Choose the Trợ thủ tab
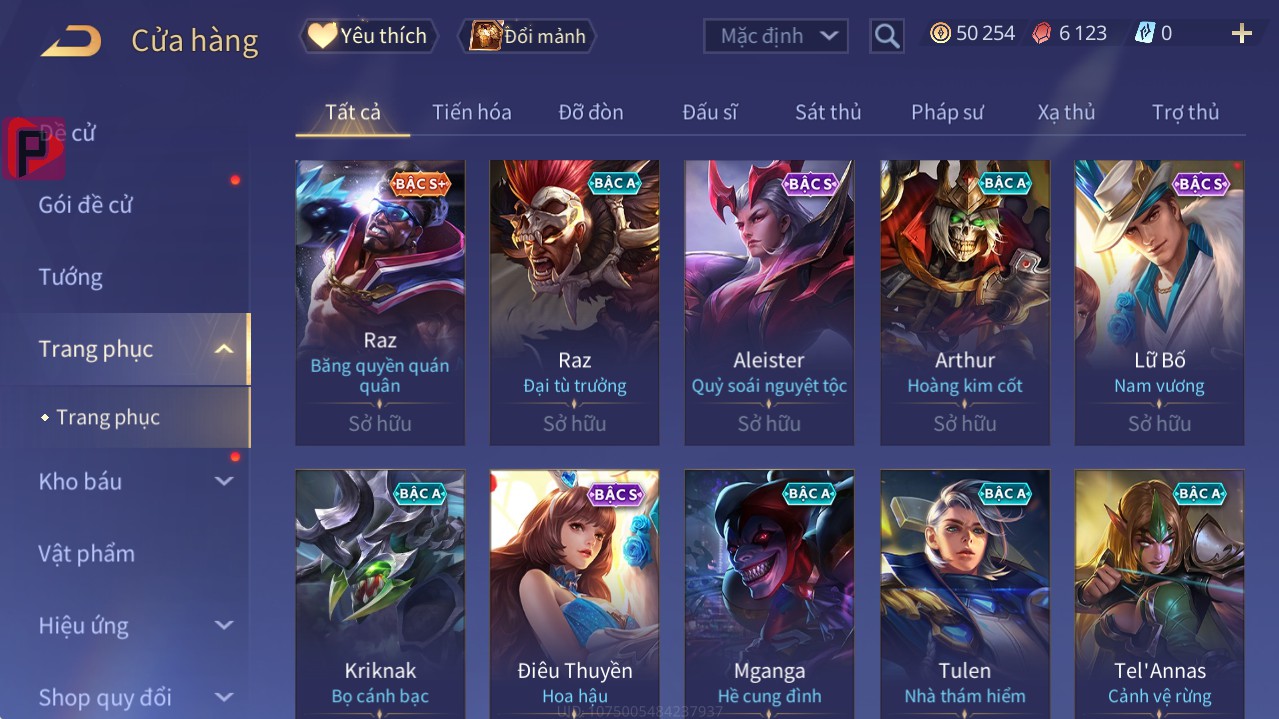The height and width of the screenshot is (719, 1279). pyautogui.click(x=1185, y=112)
